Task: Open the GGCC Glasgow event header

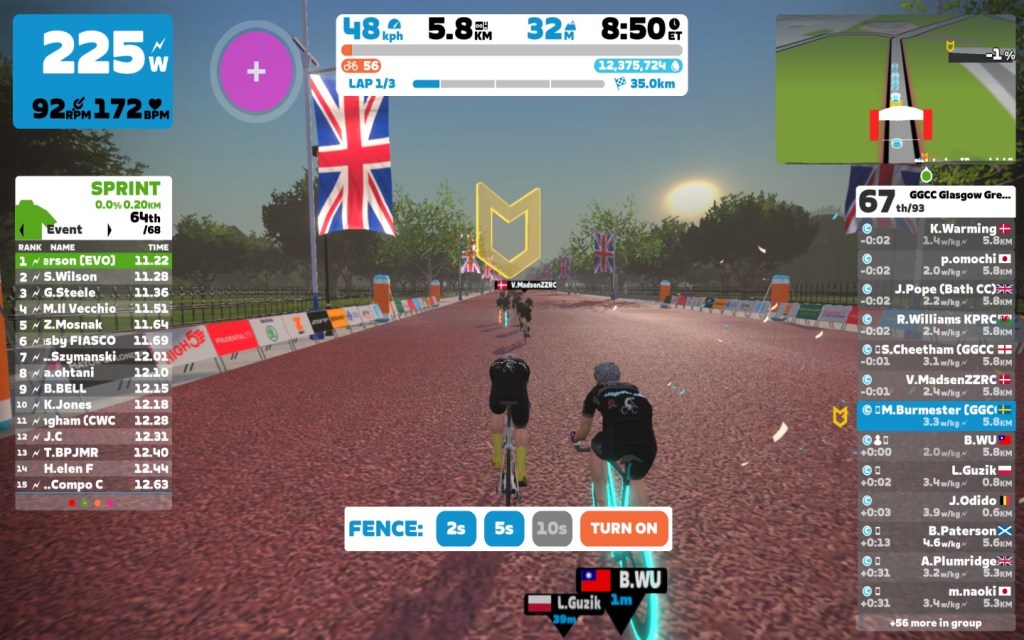Action: pos(936,200)
